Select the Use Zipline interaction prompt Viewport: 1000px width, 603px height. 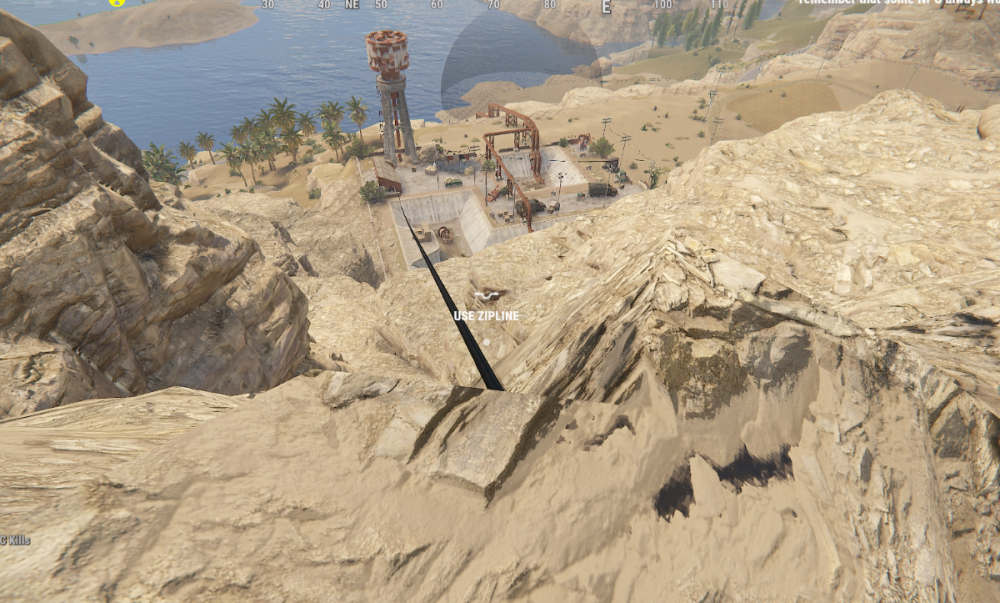pyautogui.click(x=486, y=316)
